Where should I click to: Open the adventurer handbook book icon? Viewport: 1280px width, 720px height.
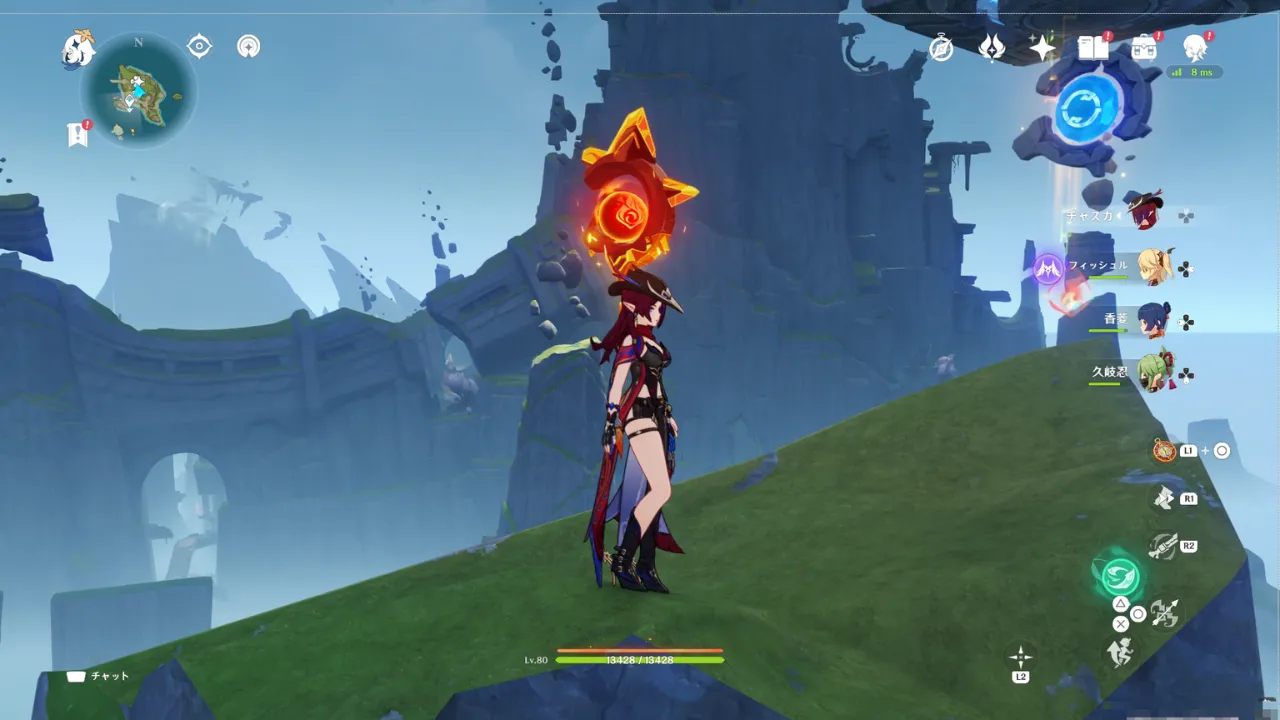[x=1093, y=47]
